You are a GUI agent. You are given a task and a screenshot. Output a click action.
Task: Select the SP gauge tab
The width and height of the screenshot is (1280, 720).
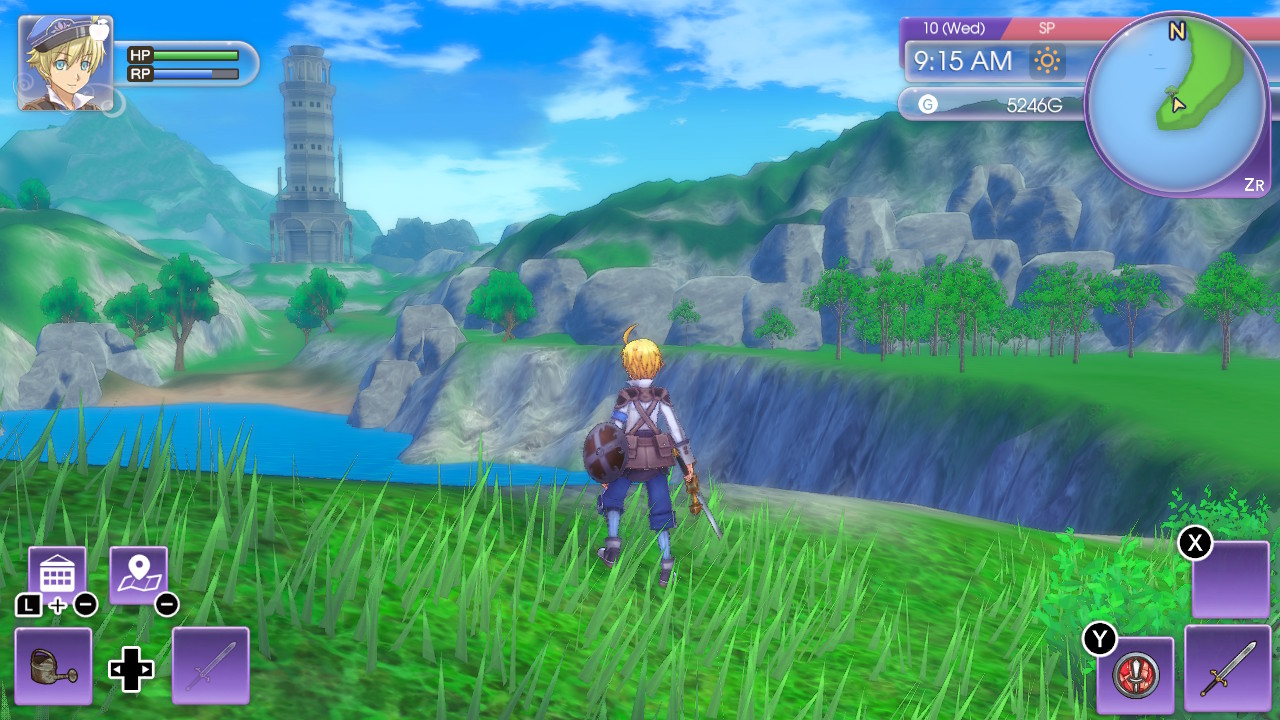tap(1047, 27)
